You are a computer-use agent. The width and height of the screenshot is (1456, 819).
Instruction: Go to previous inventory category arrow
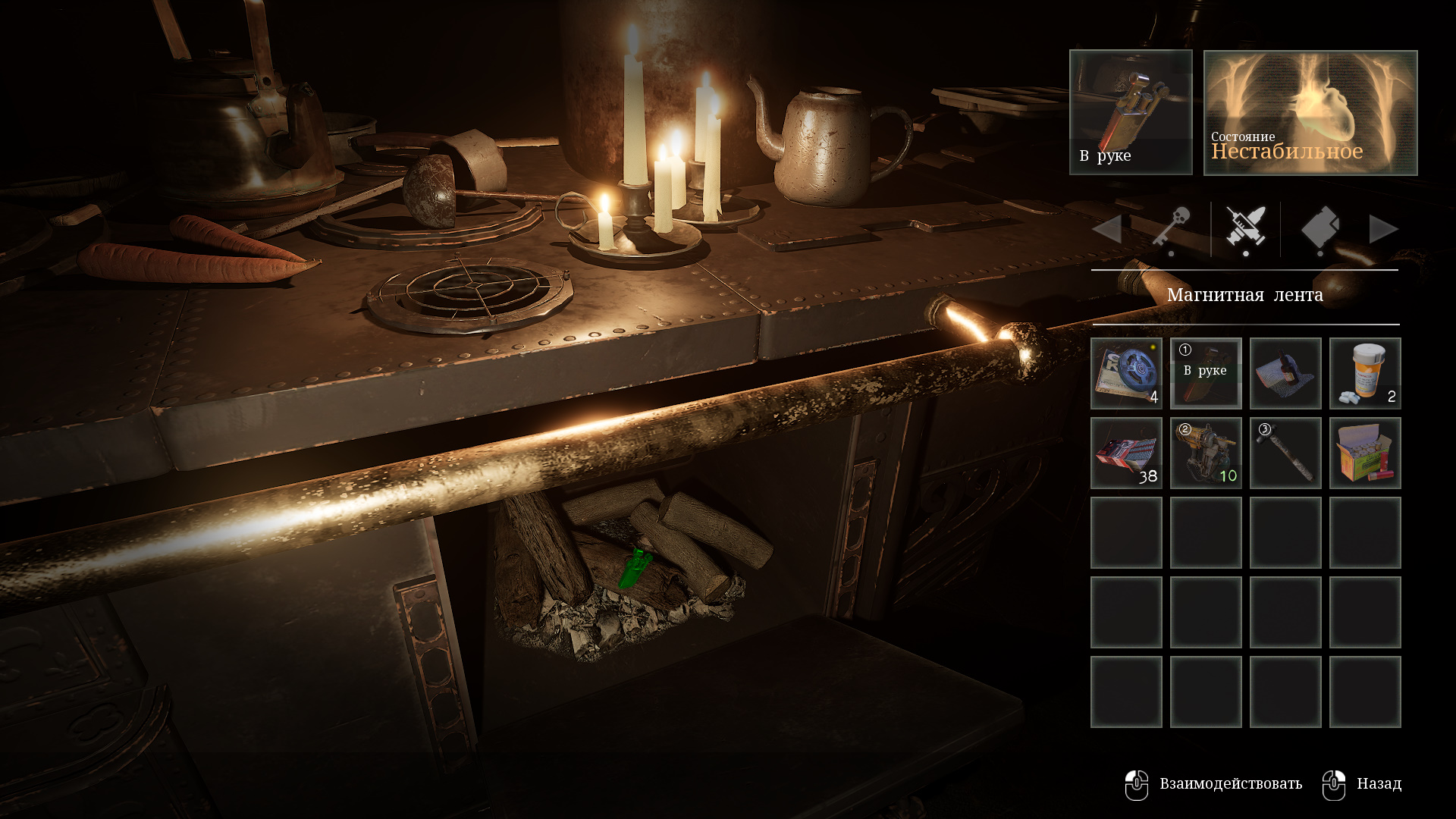tap(1107, 229)
